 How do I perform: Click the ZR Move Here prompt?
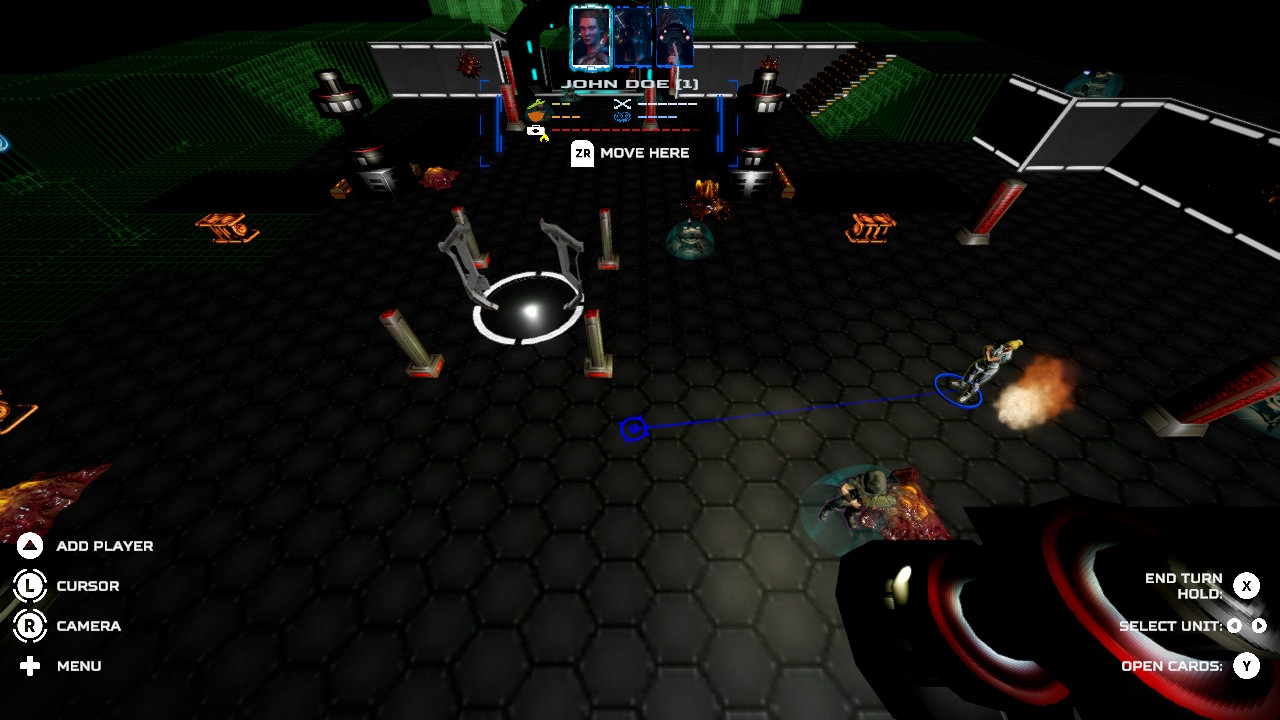582,153
